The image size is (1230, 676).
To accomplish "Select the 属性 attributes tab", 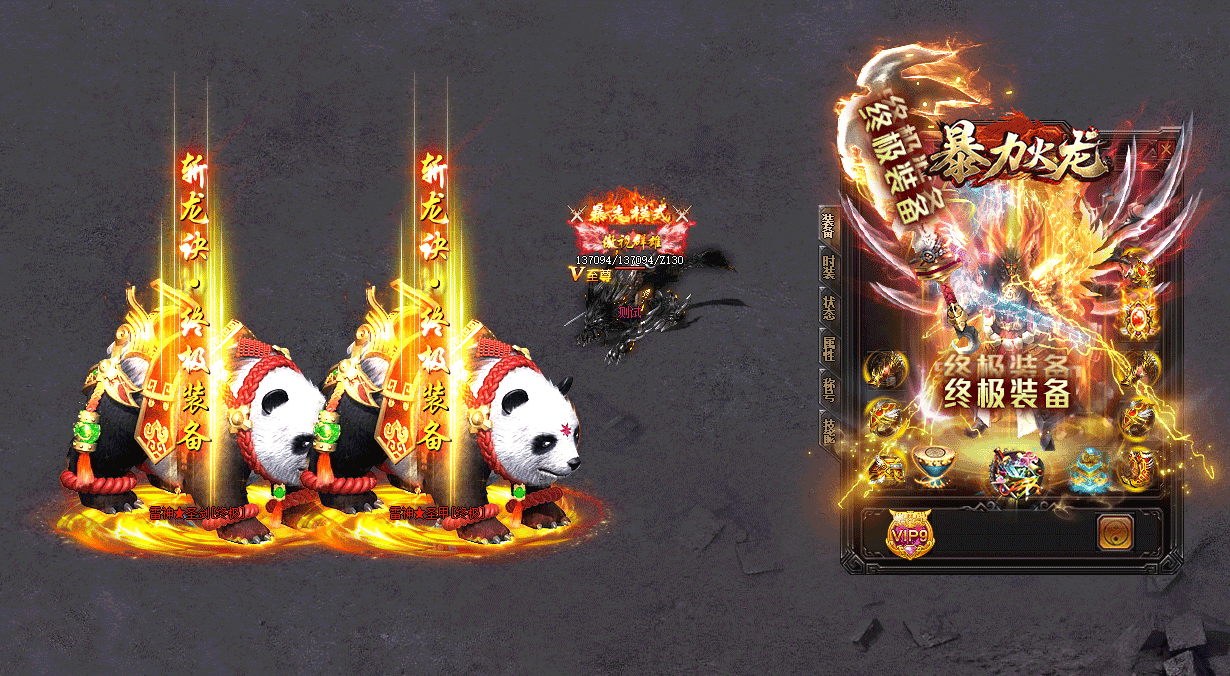I will coord(829,347).
